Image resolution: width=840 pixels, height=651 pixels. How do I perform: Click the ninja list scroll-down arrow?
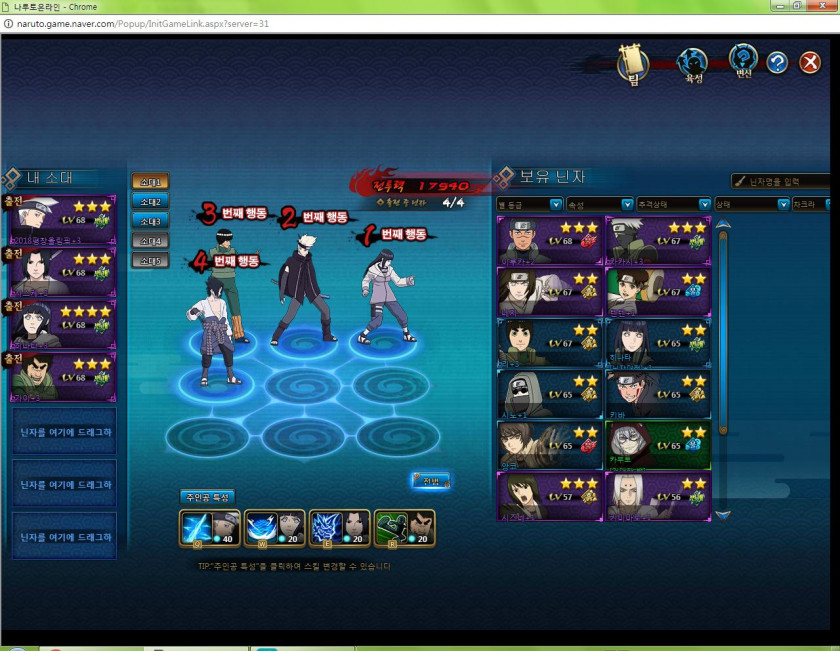click(723, 514)
